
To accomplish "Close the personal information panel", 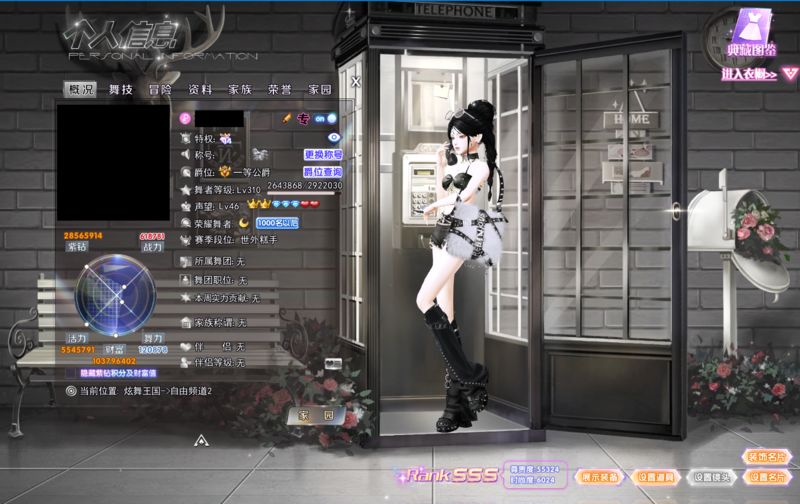I will (x=355, y=82).
